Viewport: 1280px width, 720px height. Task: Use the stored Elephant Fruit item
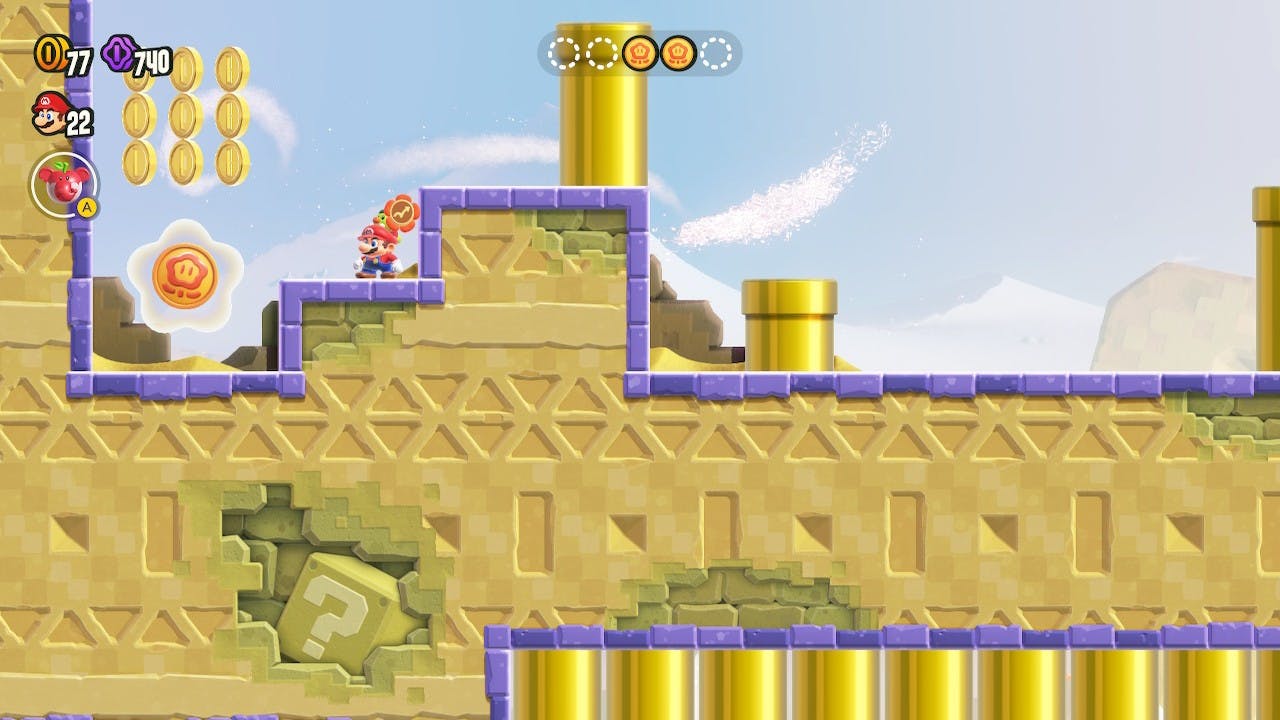pyautogui.click(x=64, y=184)
